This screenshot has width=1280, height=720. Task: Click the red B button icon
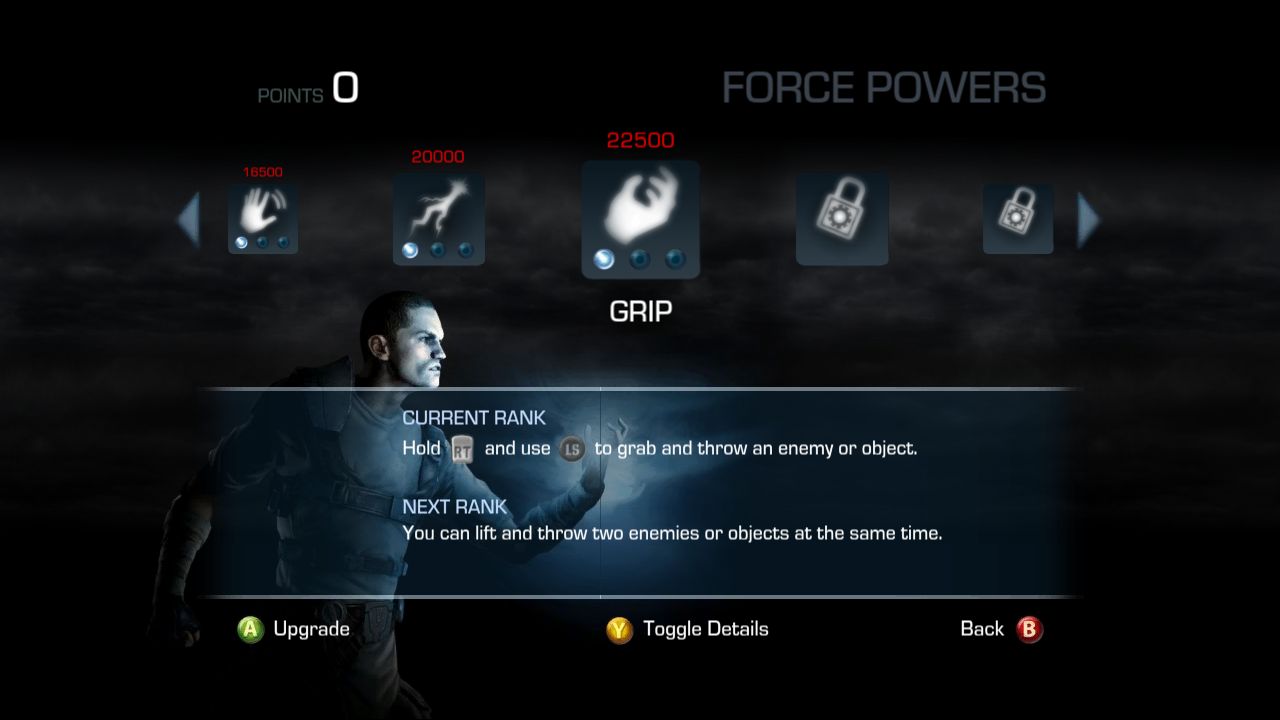[1029, 629]
